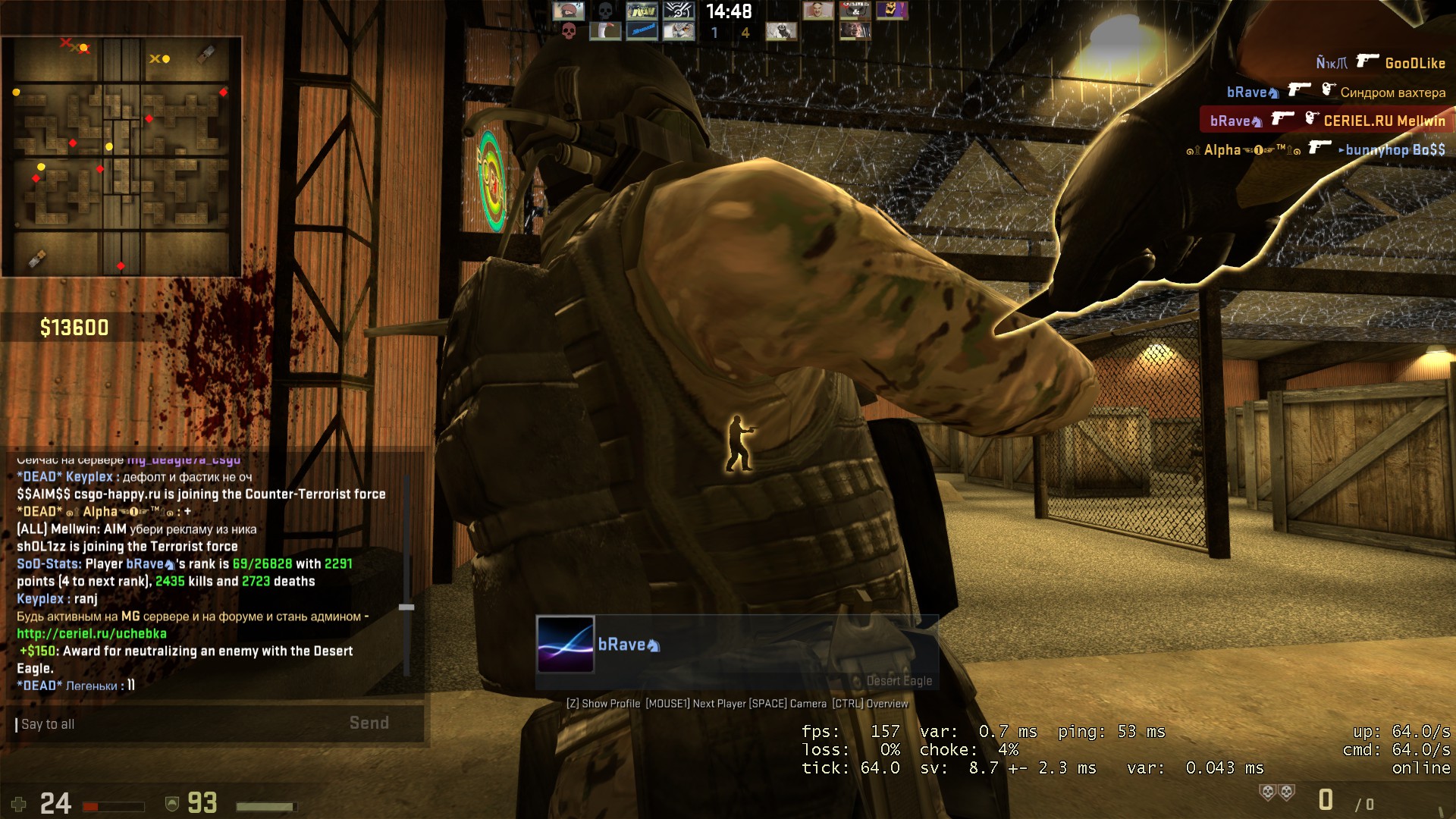Choose the owl player avatar
The image size is (1456, 819).
click(679, 31)
